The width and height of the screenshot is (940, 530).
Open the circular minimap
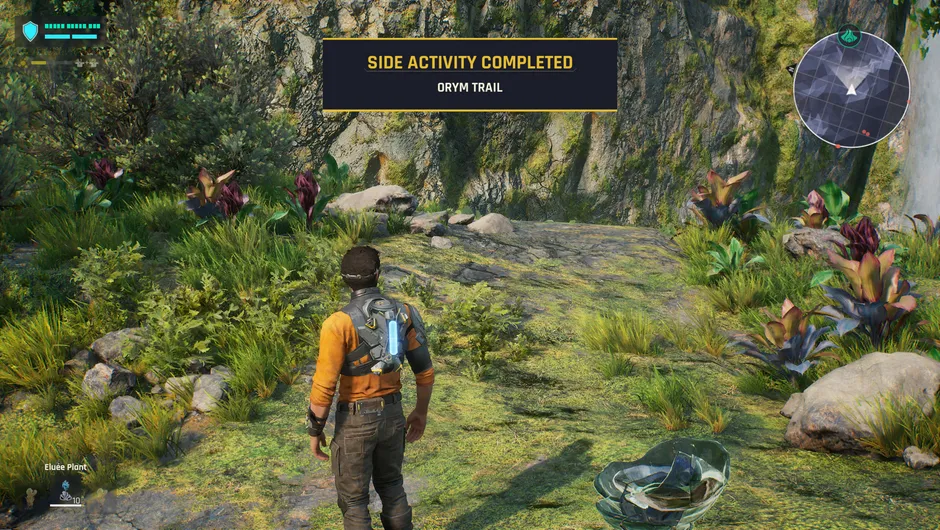coord(851,90)
